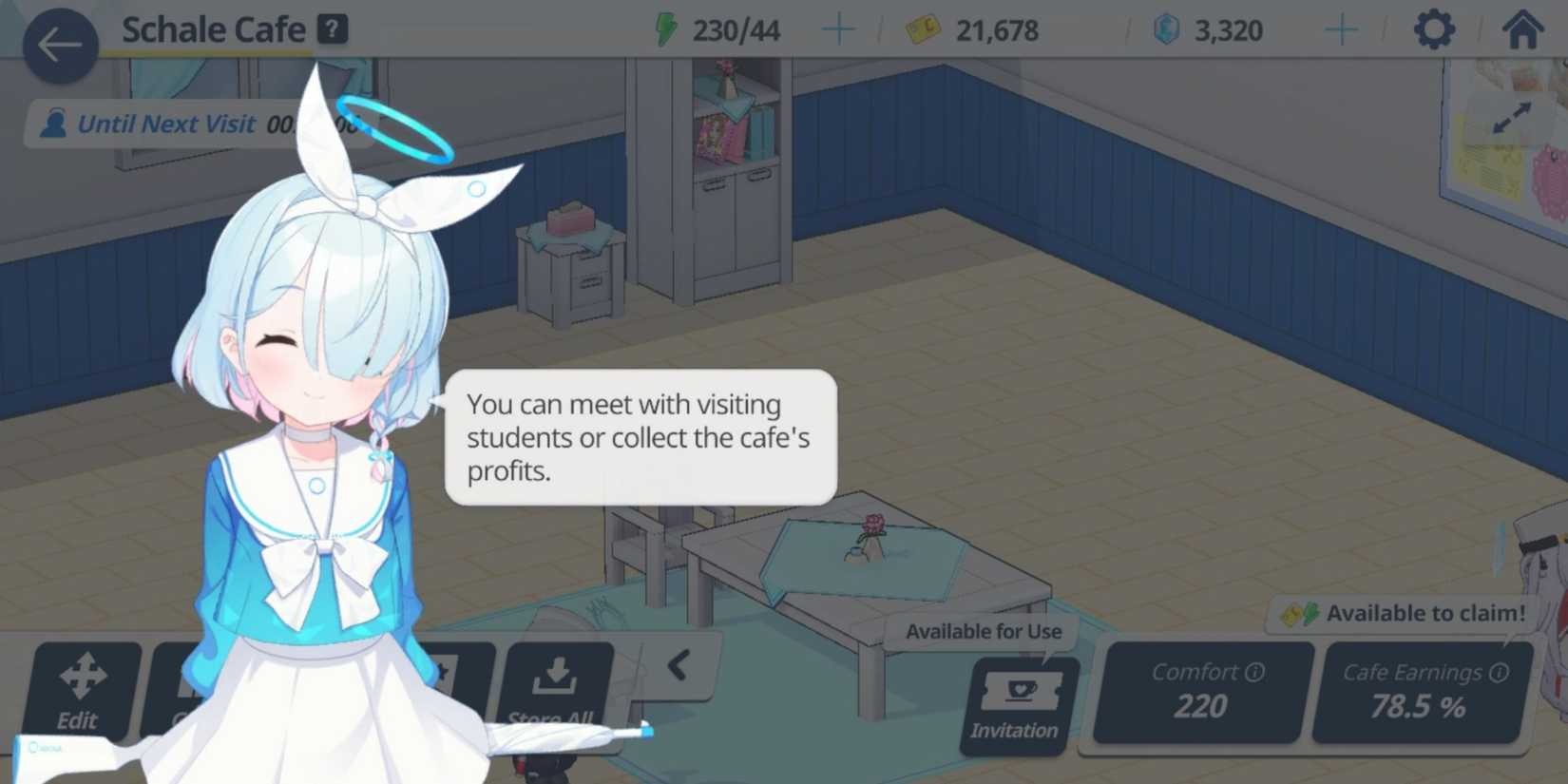Purchase Pyroxene via the plus beside 3,320
Image resolution: width=1568 pixels, height=784 pixels.
point(1341,29)
